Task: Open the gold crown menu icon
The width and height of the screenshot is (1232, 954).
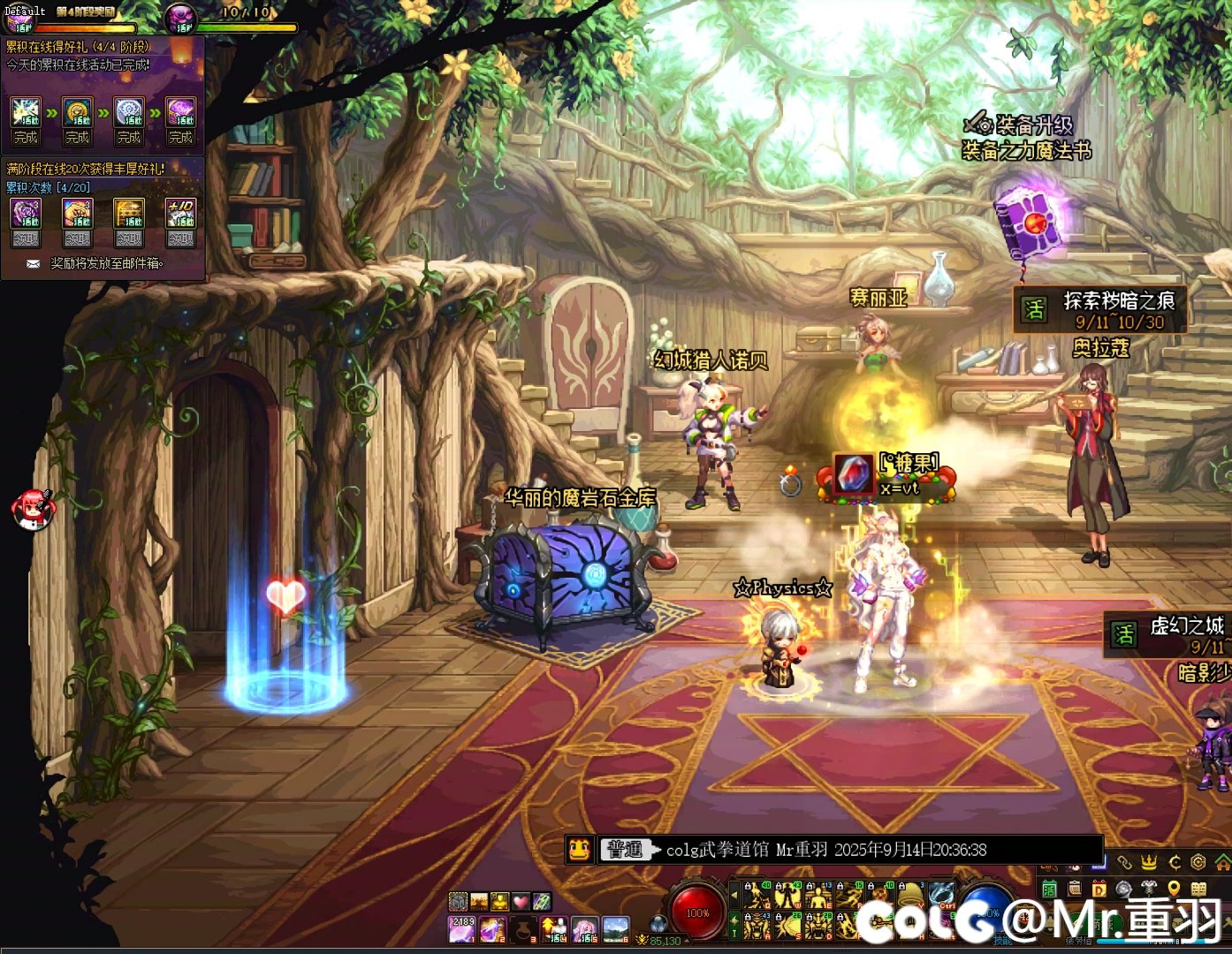Action: coord(1149,861)
